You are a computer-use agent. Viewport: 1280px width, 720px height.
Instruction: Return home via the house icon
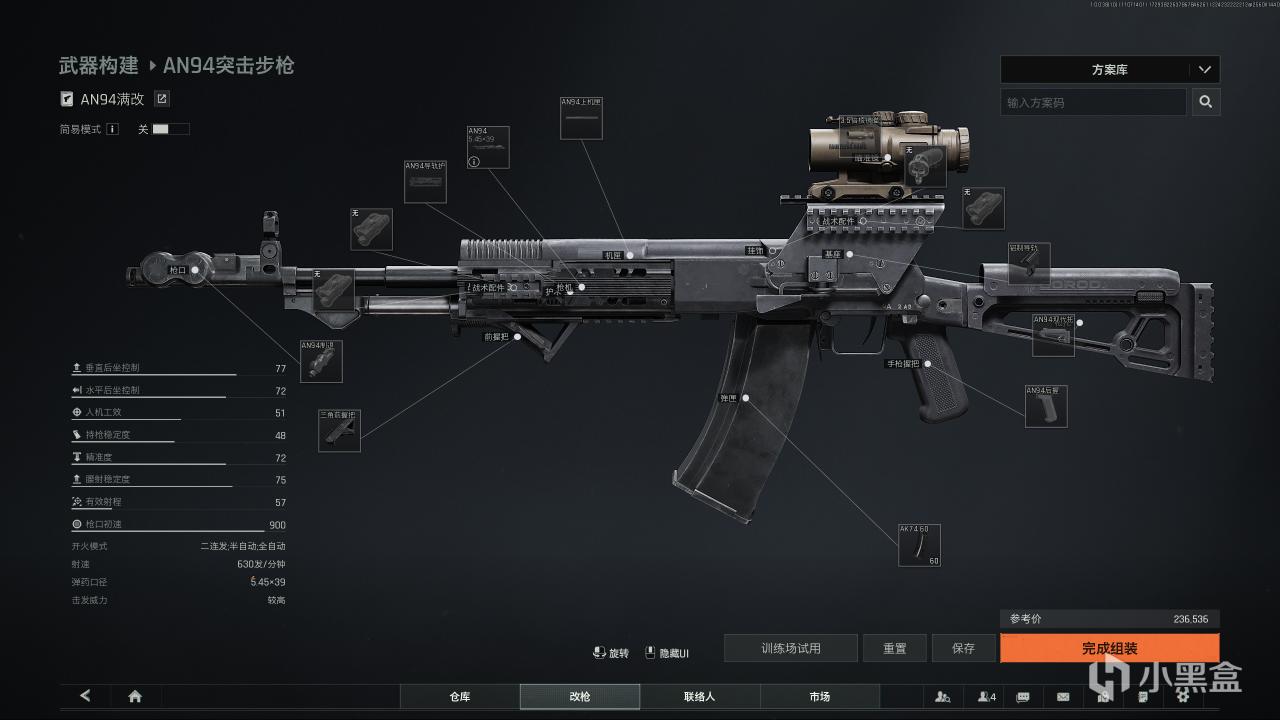[135, 696]
